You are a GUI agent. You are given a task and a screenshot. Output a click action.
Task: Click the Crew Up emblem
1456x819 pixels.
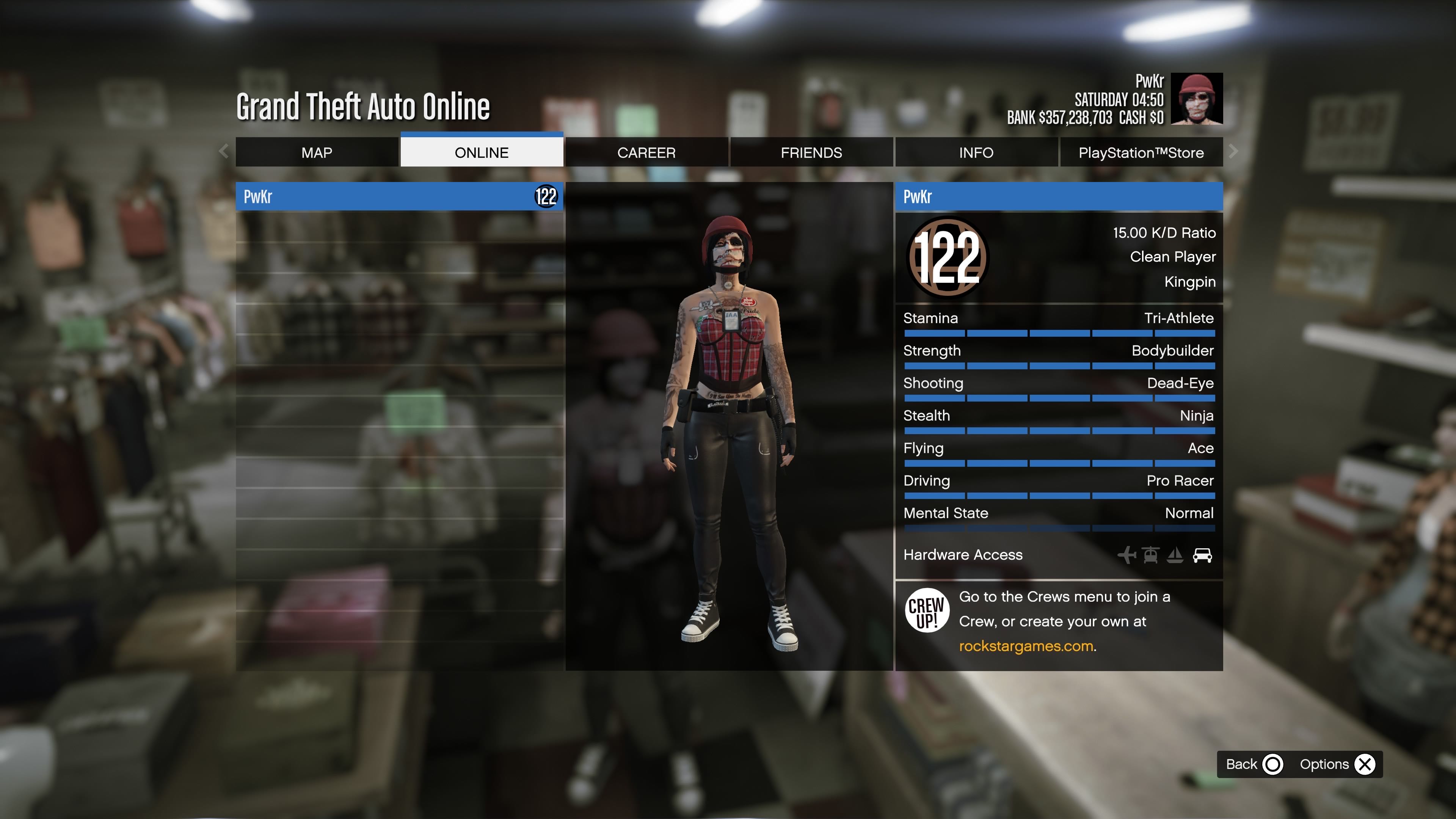(926, 610)
